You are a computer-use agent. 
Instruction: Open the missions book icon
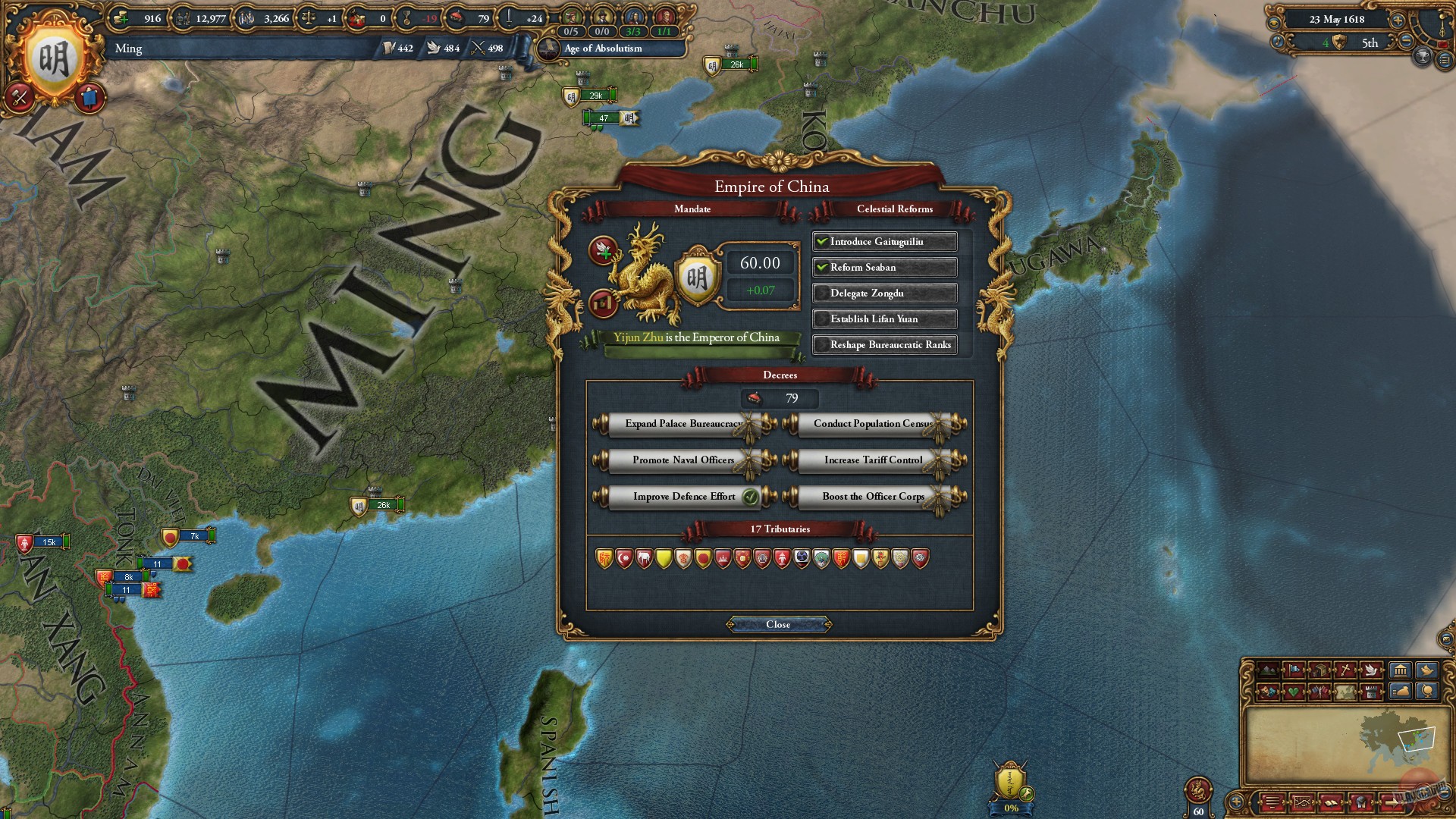[x=1332, y=802]
